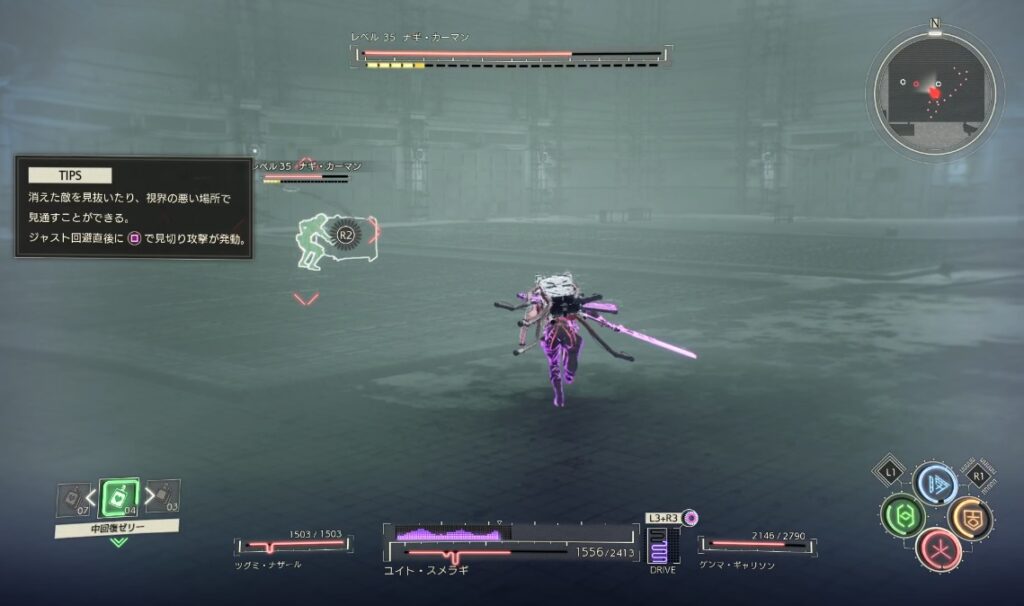Click the right arrow of the item selector

coord(148,495)
